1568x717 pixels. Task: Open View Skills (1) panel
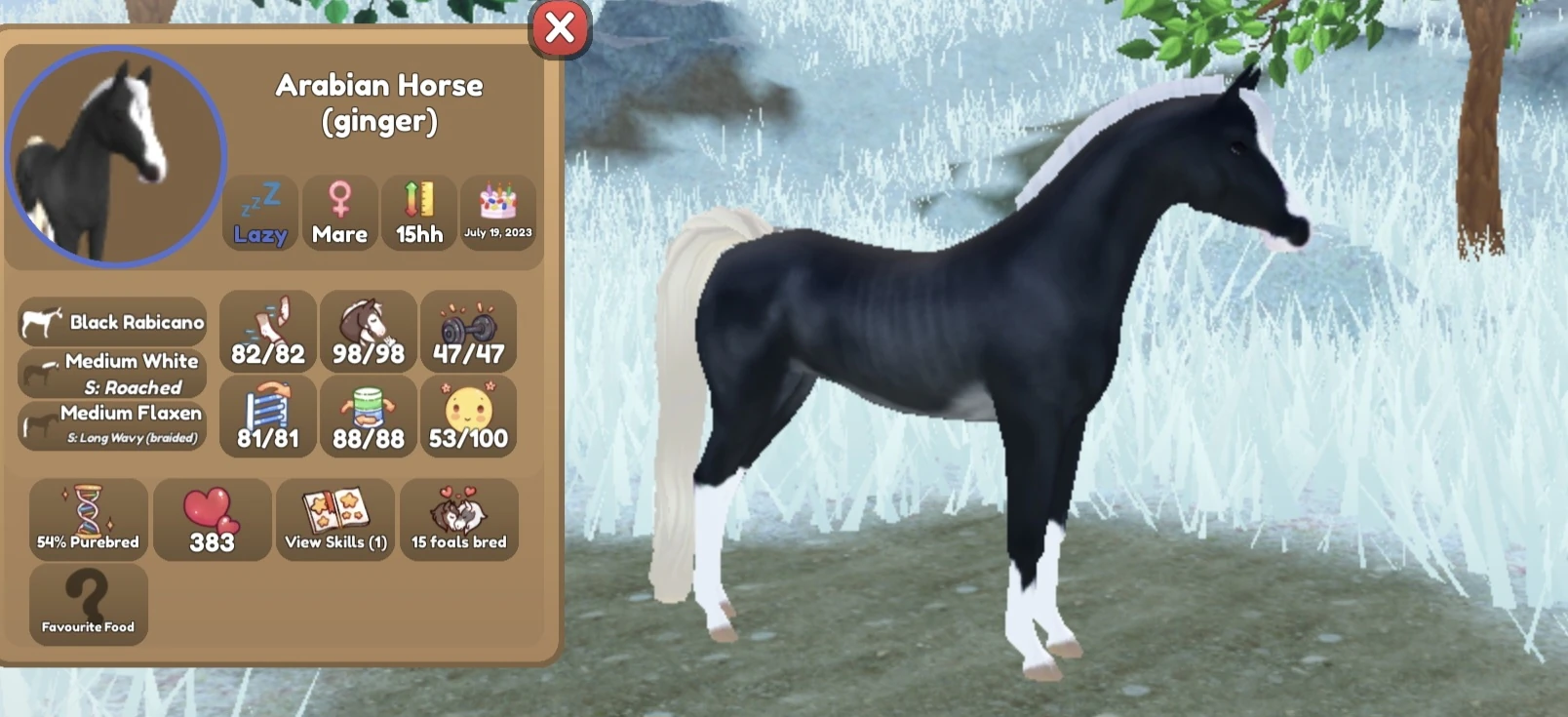tap(335, 519)
